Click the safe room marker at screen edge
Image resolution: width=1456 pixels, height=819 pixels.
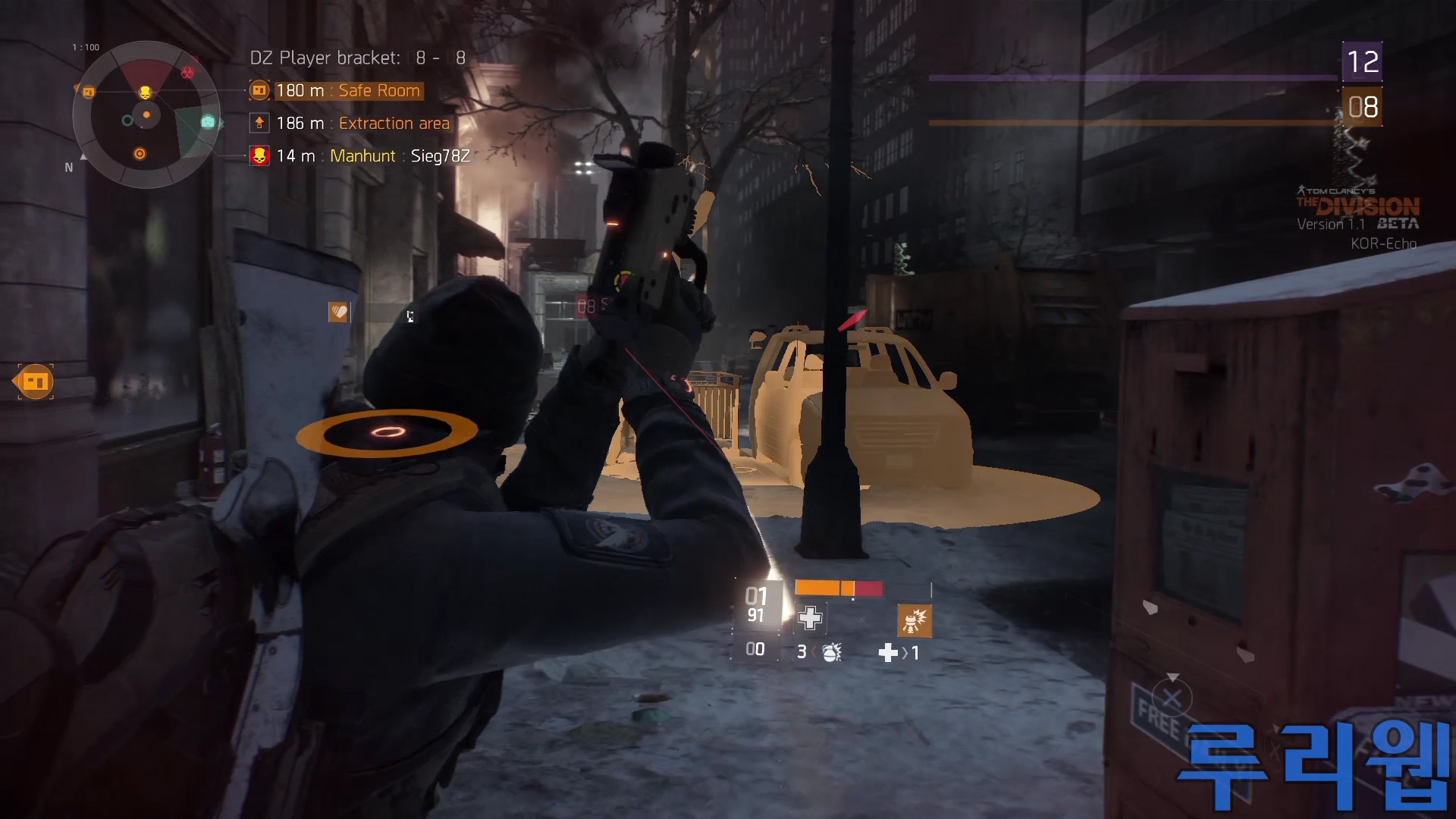[x=35, y=381]
